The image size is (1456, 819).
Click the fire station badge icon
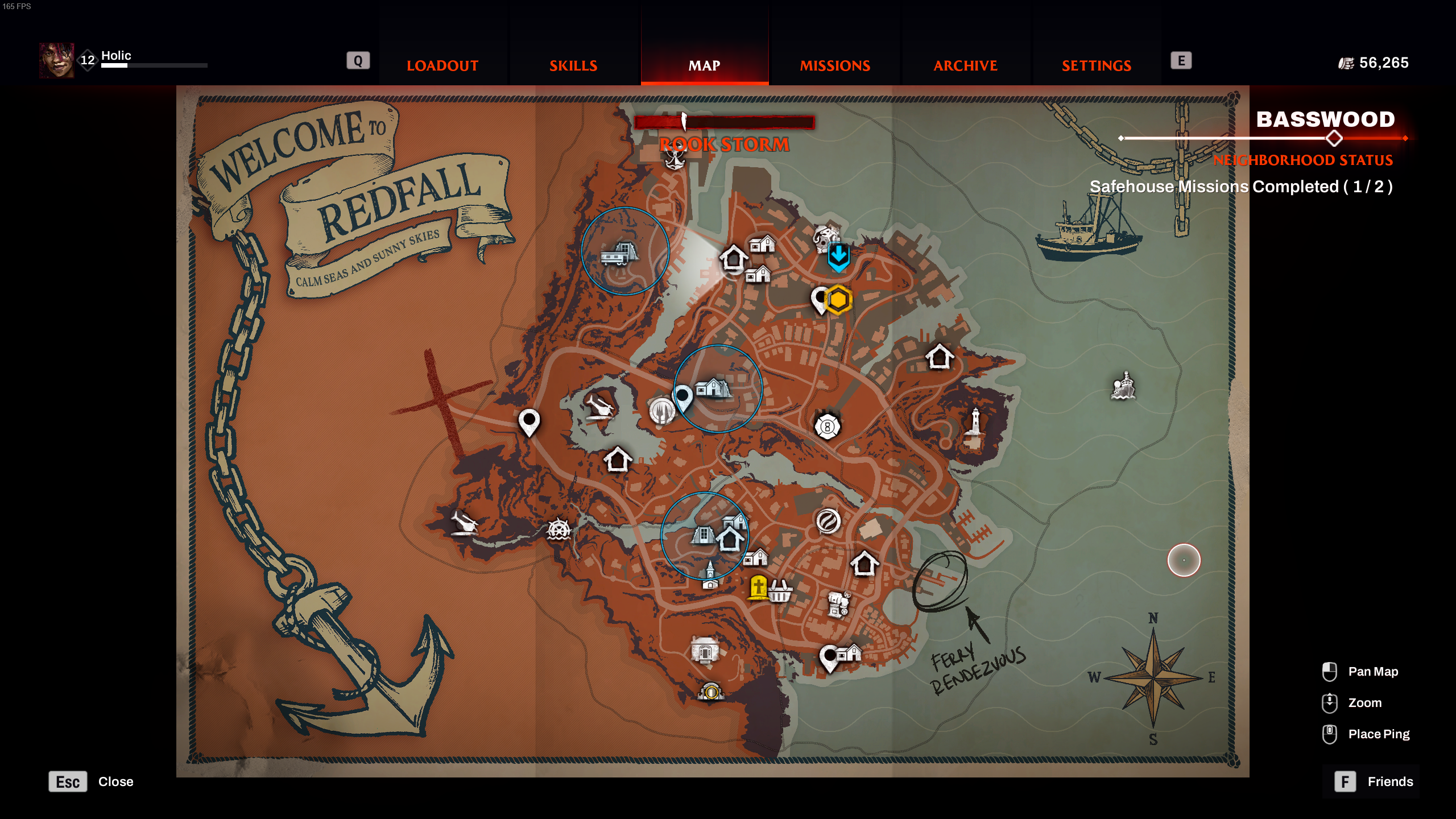[827, 427]
